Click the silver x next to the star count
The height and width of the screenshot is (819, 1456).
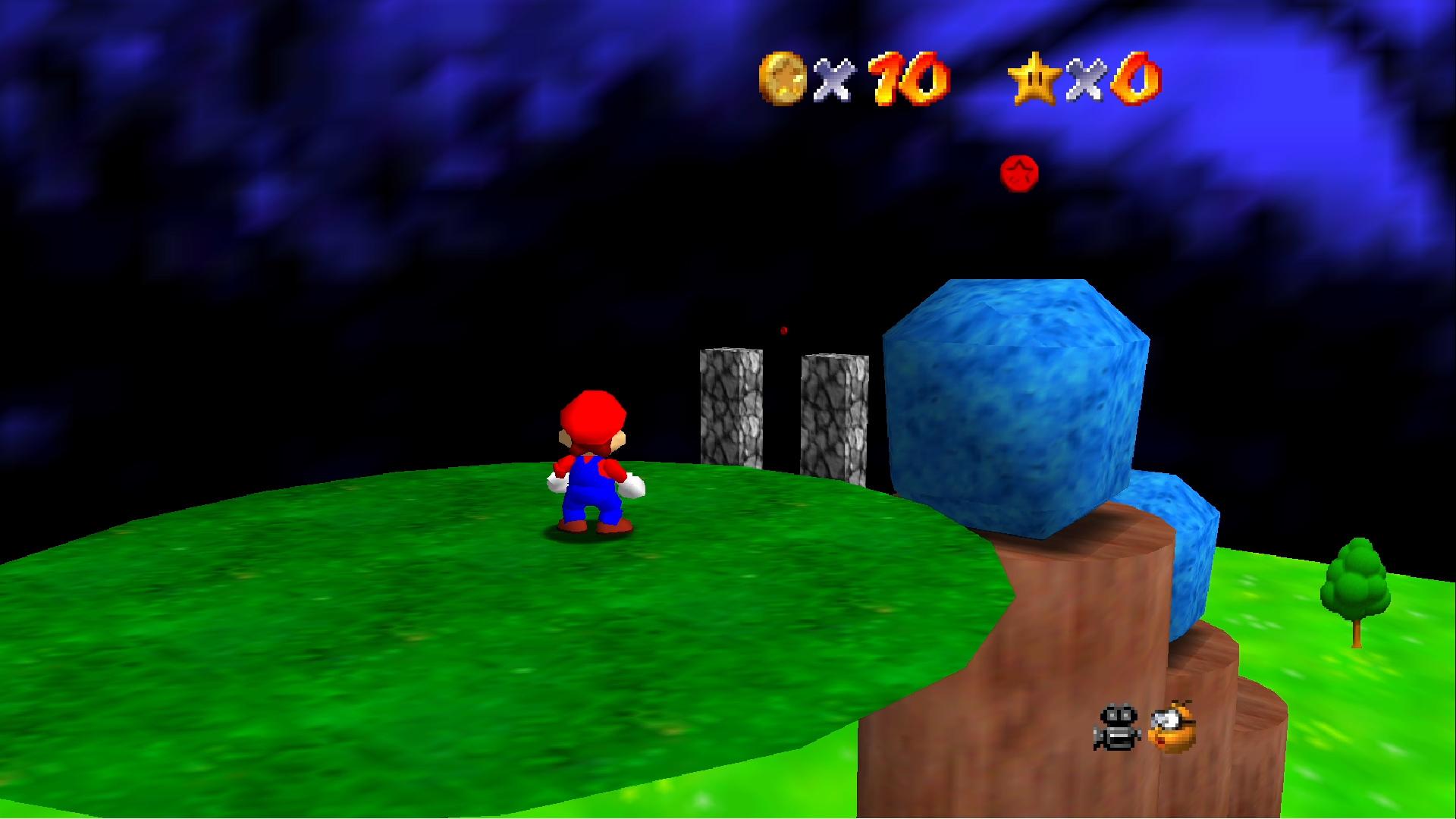coord(1086,80)
